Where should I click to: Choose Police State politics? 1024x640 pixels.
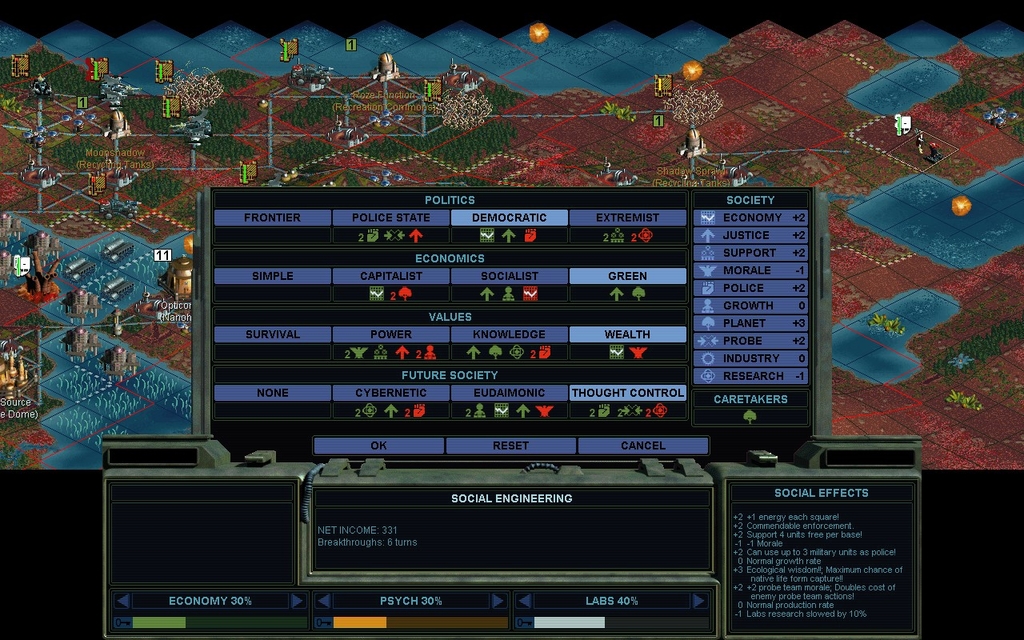click(391, 217)
